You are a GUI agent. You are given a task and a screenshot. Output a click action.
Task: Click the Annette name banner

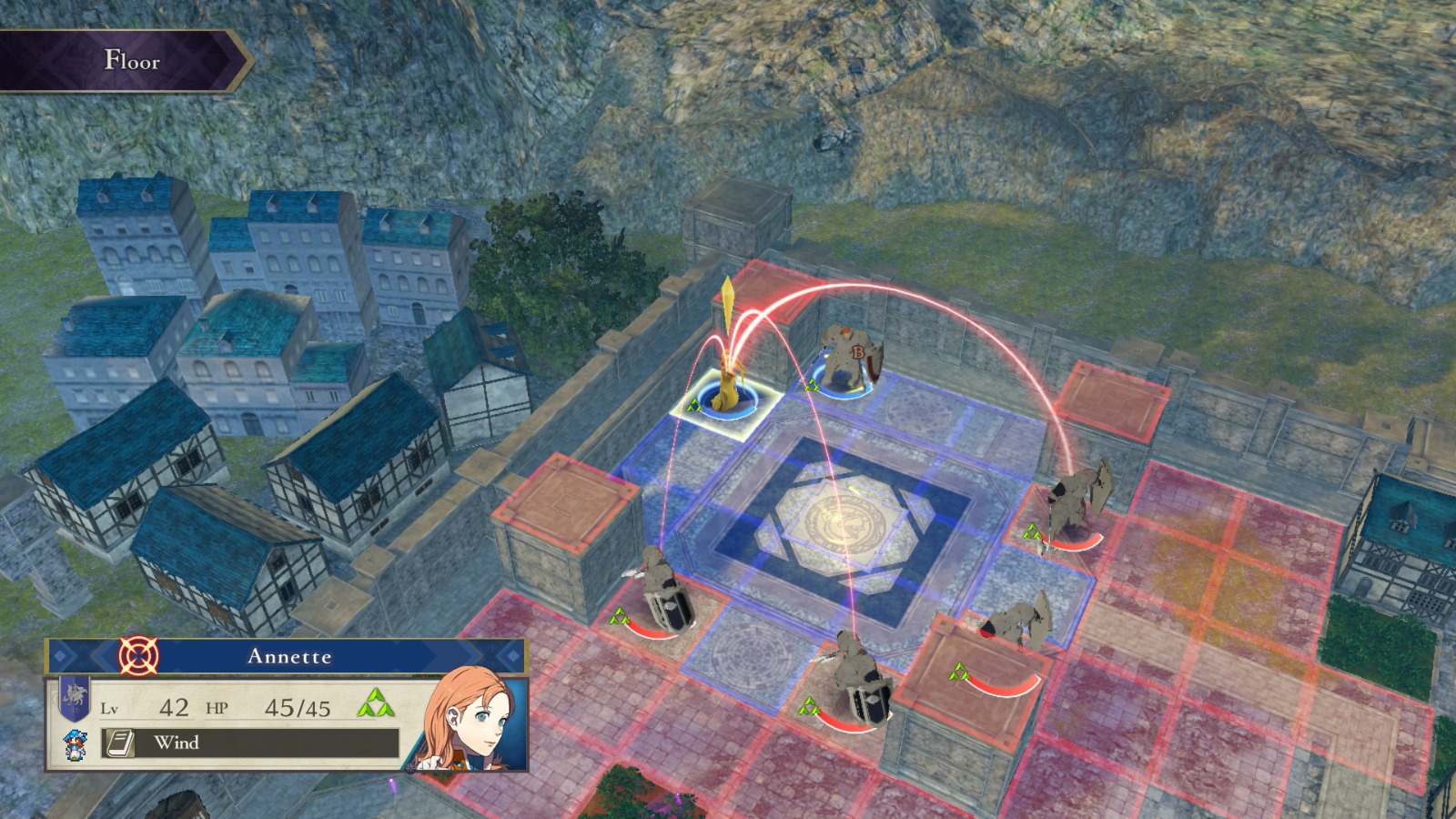(x=289, y=656)
